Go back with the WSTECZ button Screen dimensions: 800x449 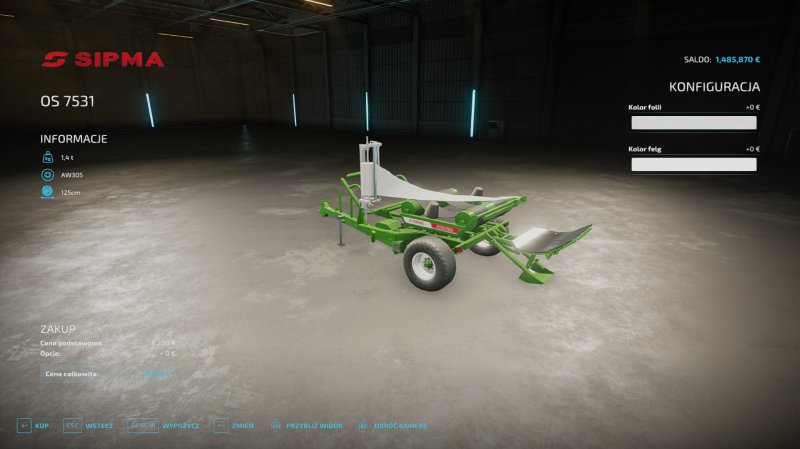click(x=88, y=425)
